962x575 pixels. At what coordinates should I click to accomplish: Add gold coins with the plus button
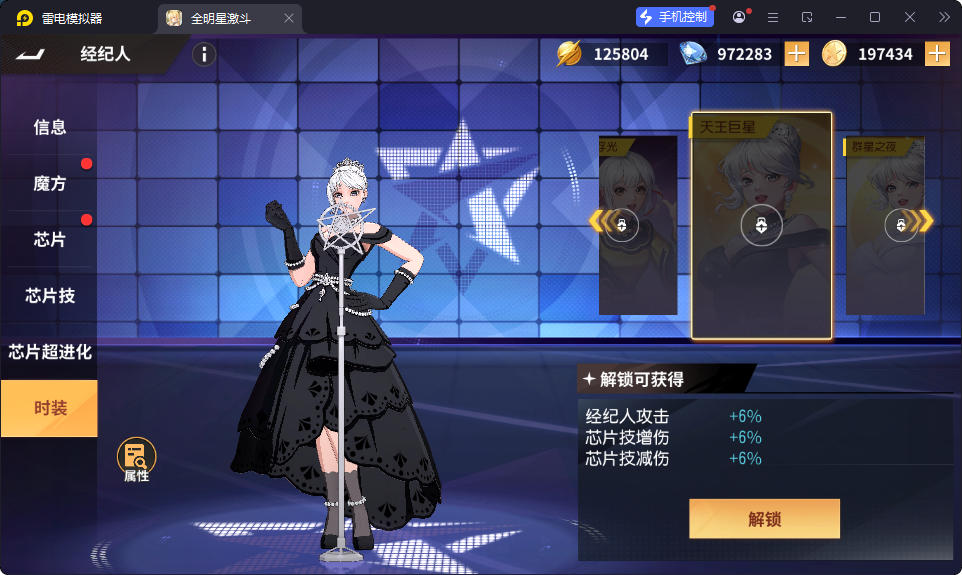(937, 54)
